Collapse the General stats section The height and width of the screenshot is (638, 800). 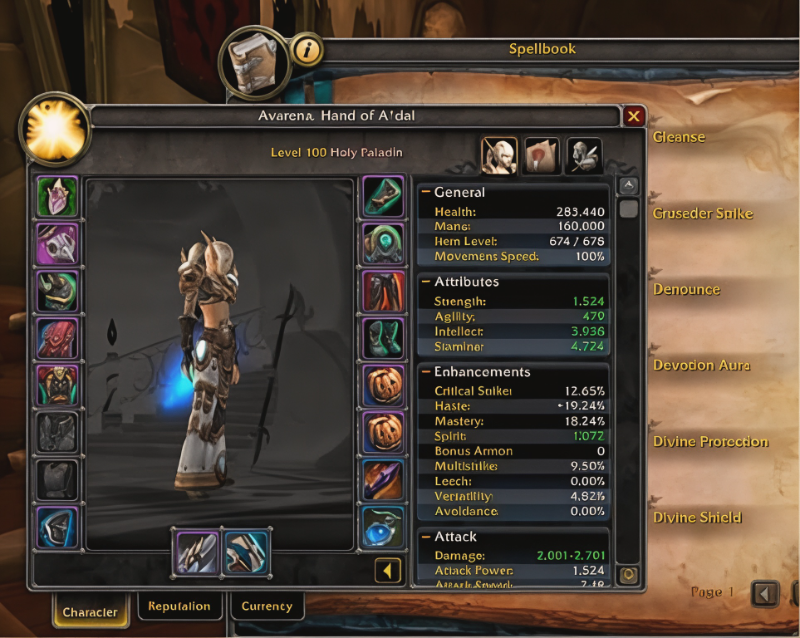(426, 192)
